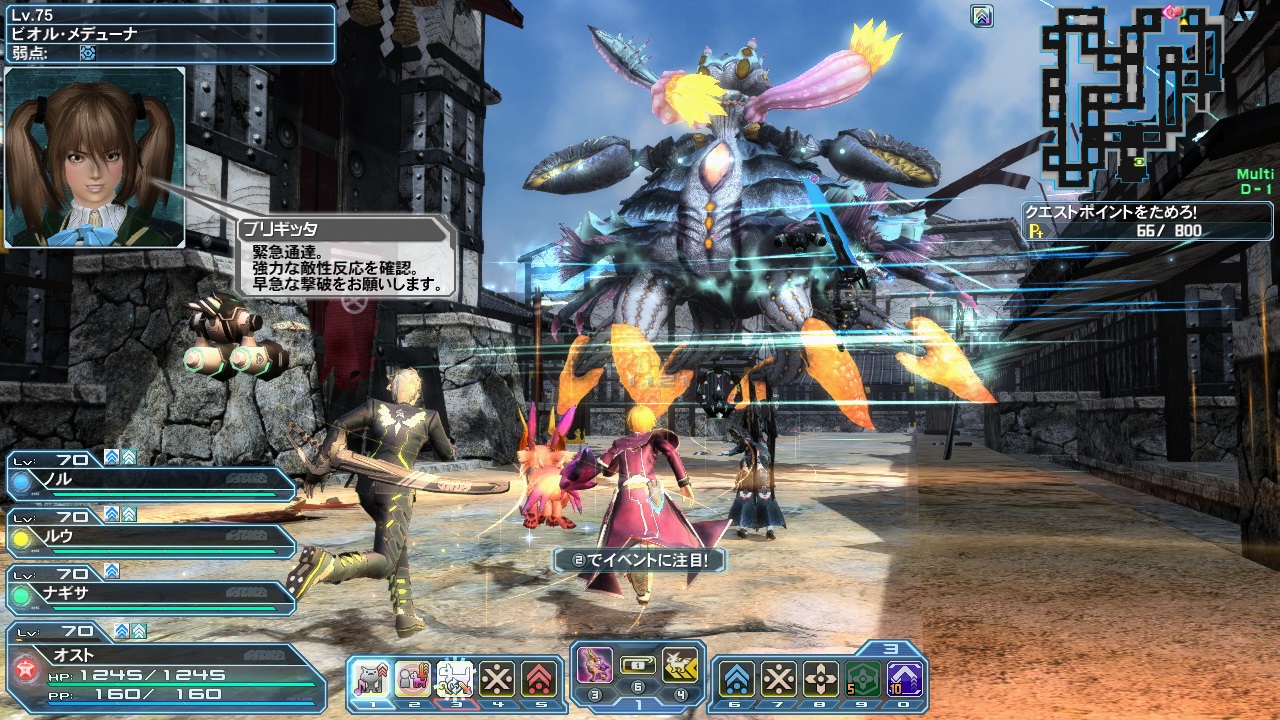Click your own character panel オスト
Screen dimensions: 1280x720
pyautogui.click(x=165, y=666)
